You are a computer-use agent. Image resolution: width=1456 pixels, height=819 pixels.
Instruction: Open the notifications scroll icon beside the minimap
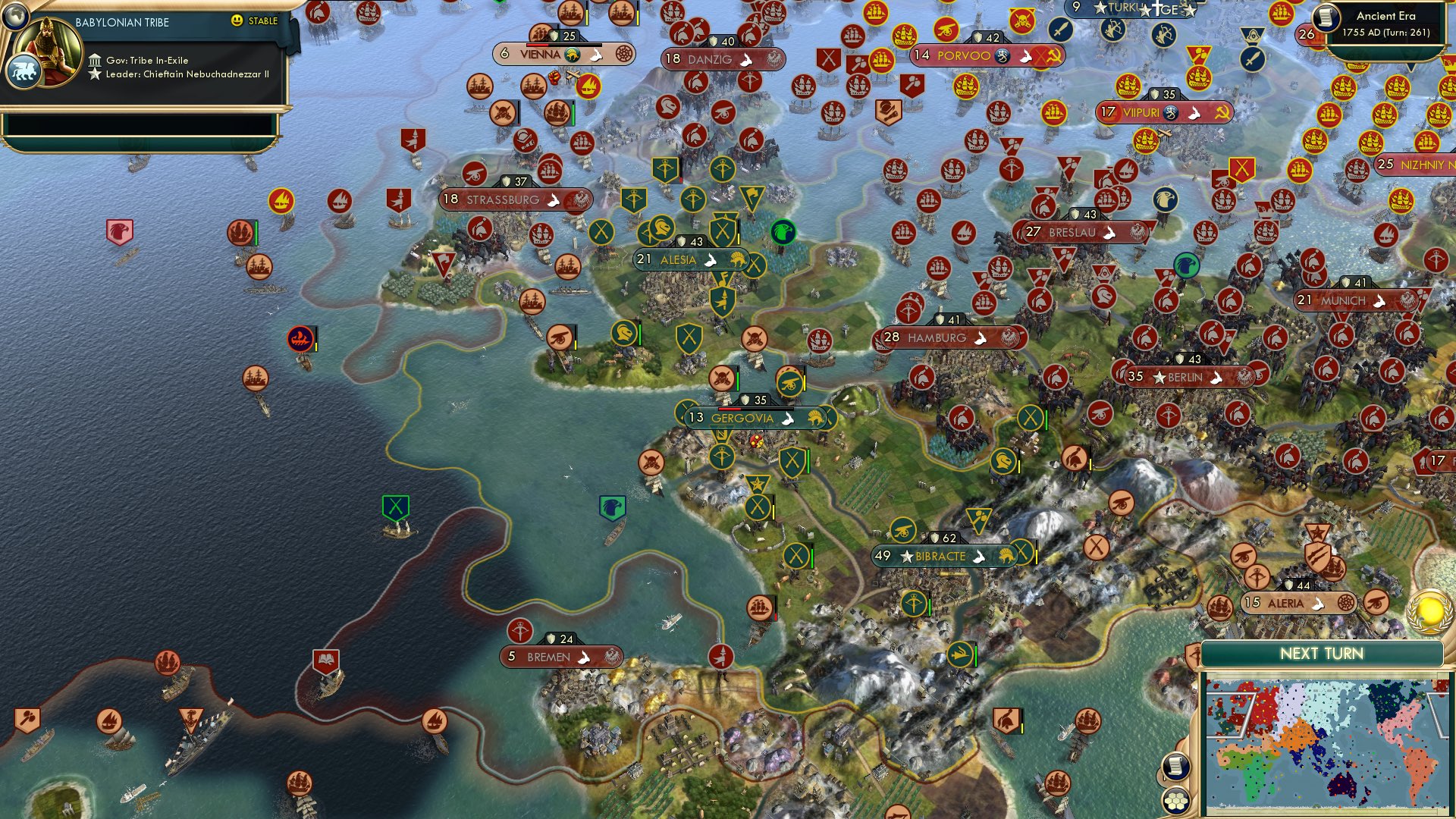[x=1176, y=767]
